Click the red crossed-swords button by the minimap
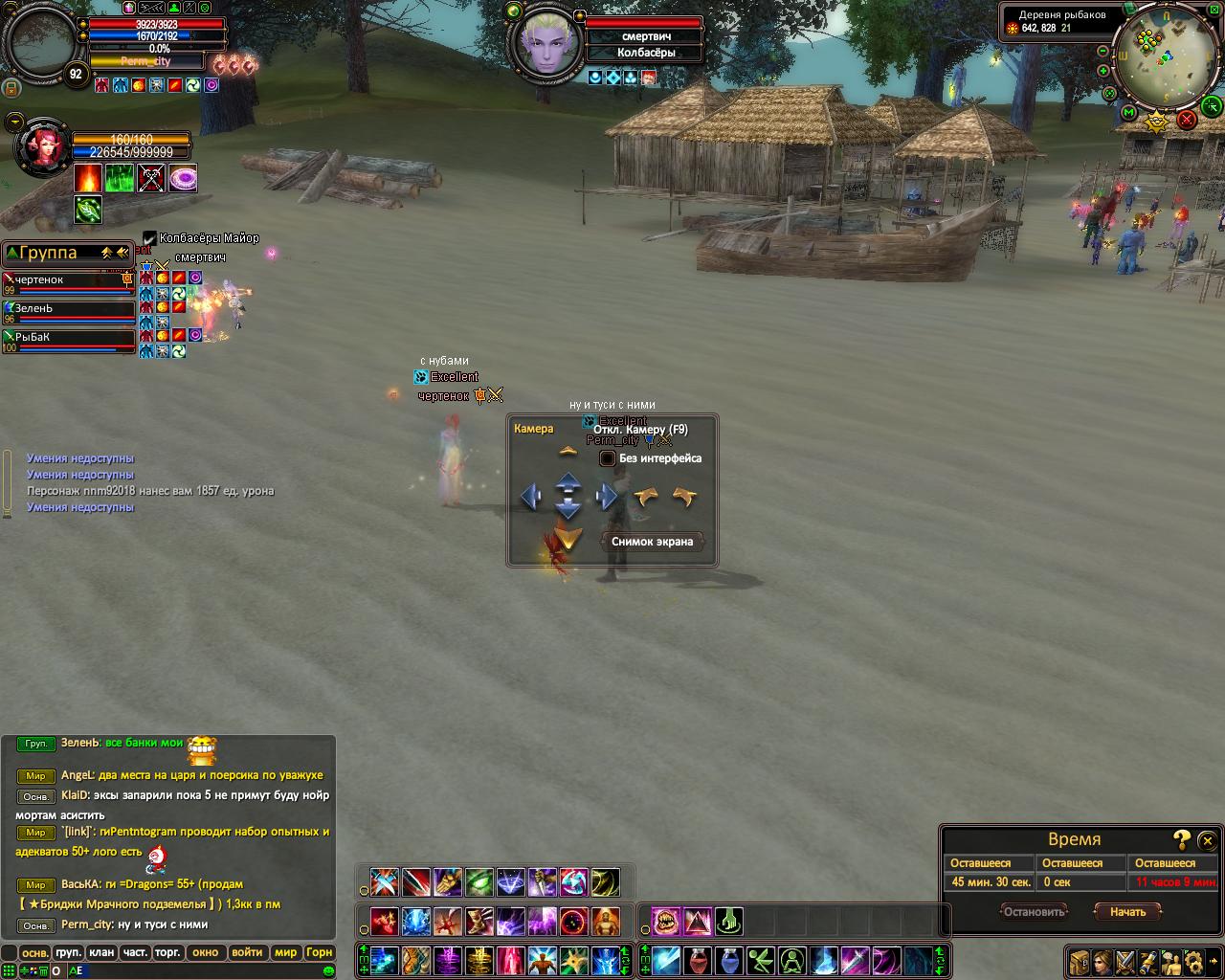Image resolution: width=1225 pixels, height=980 pixels. click(1187, 119)
